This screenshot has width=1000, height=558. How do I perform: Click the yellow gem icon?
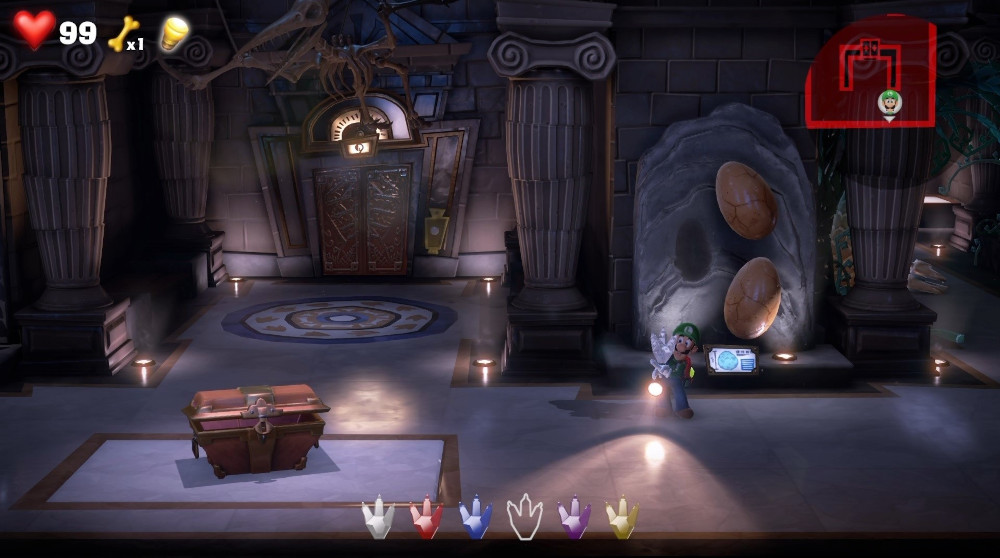[622, 518]
